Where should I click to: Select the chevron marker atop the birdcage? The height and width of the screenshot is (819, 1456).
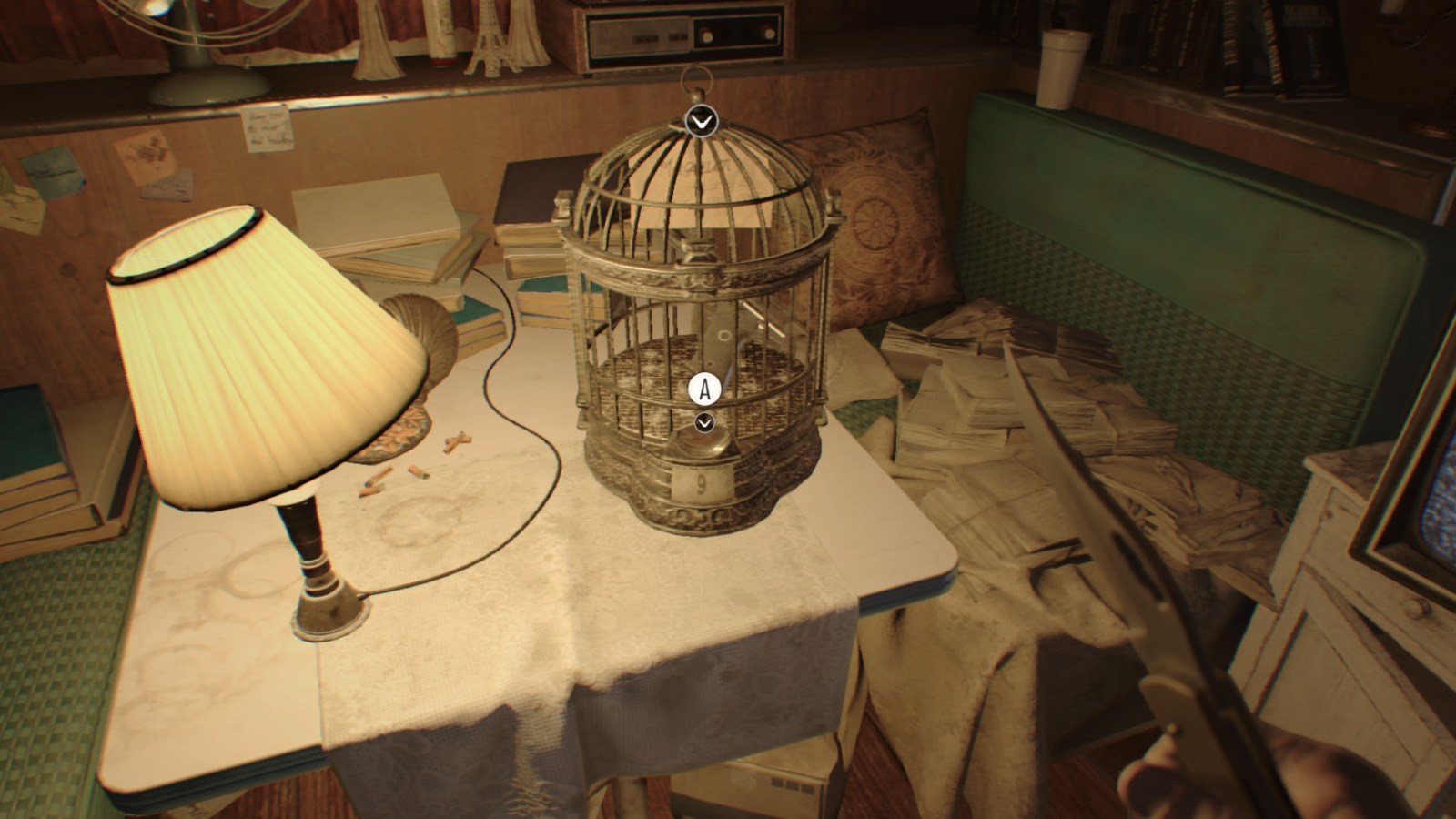point(701,120)
